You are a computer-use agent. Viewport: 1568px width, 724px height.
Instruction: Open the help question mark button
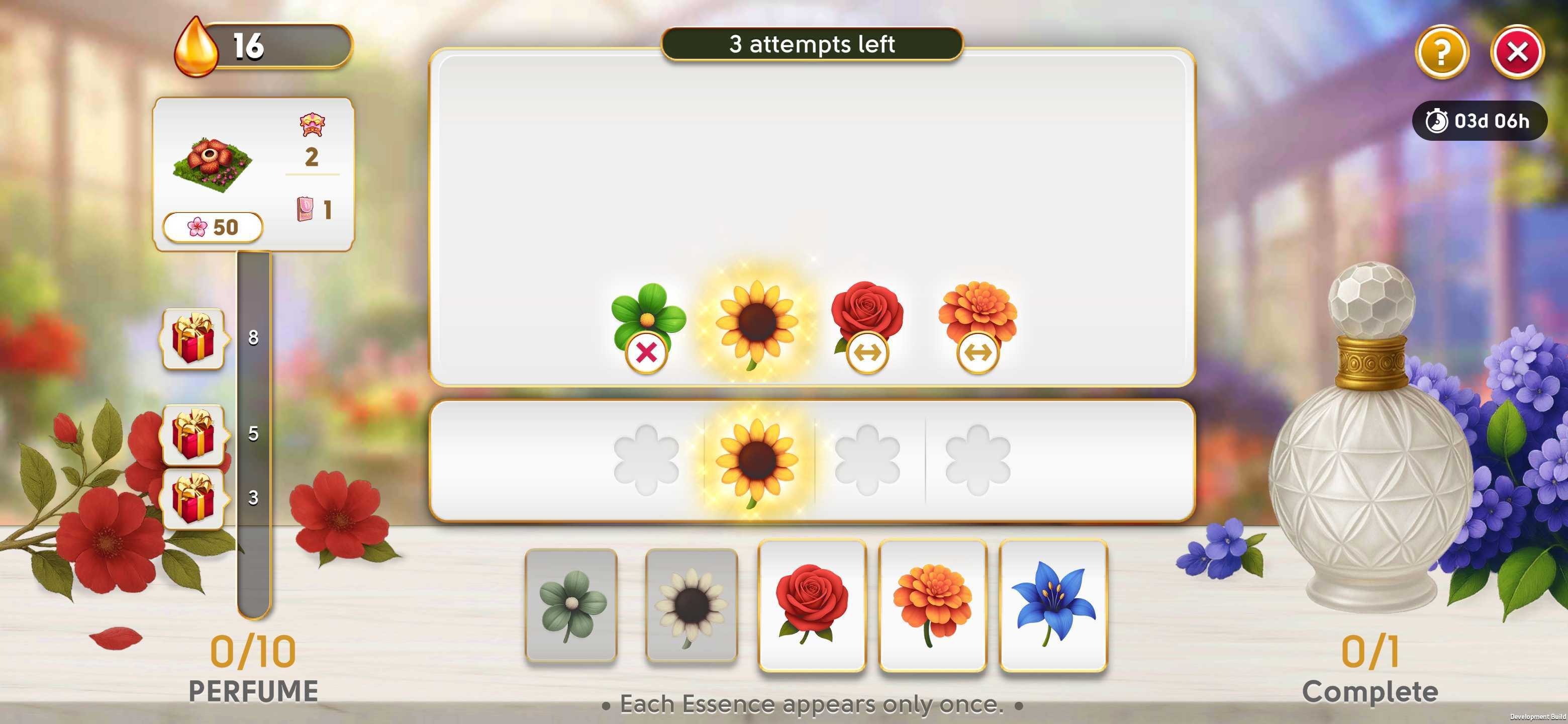(1441, 52)
